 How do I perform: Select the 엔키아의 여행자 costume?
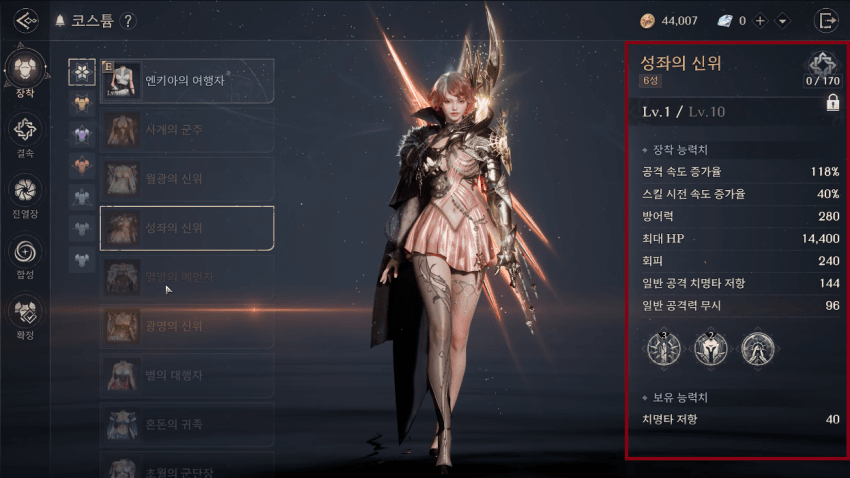(187, 79)
